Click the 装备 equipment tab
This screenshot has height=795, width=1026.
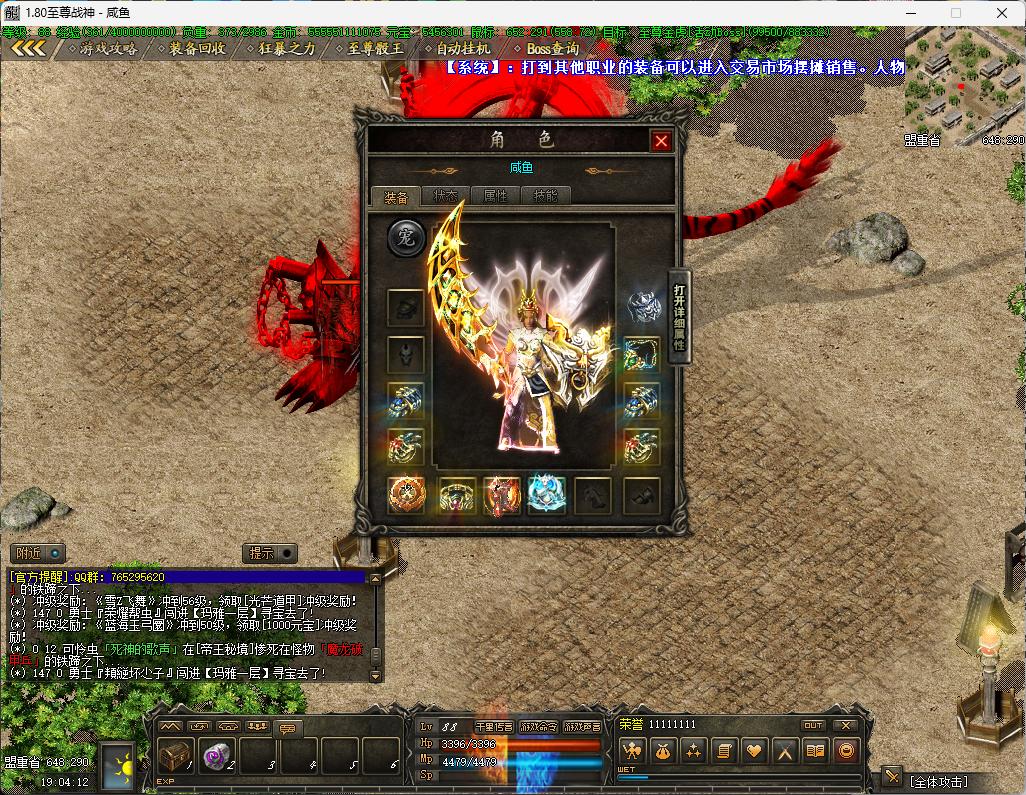(395, 196)
